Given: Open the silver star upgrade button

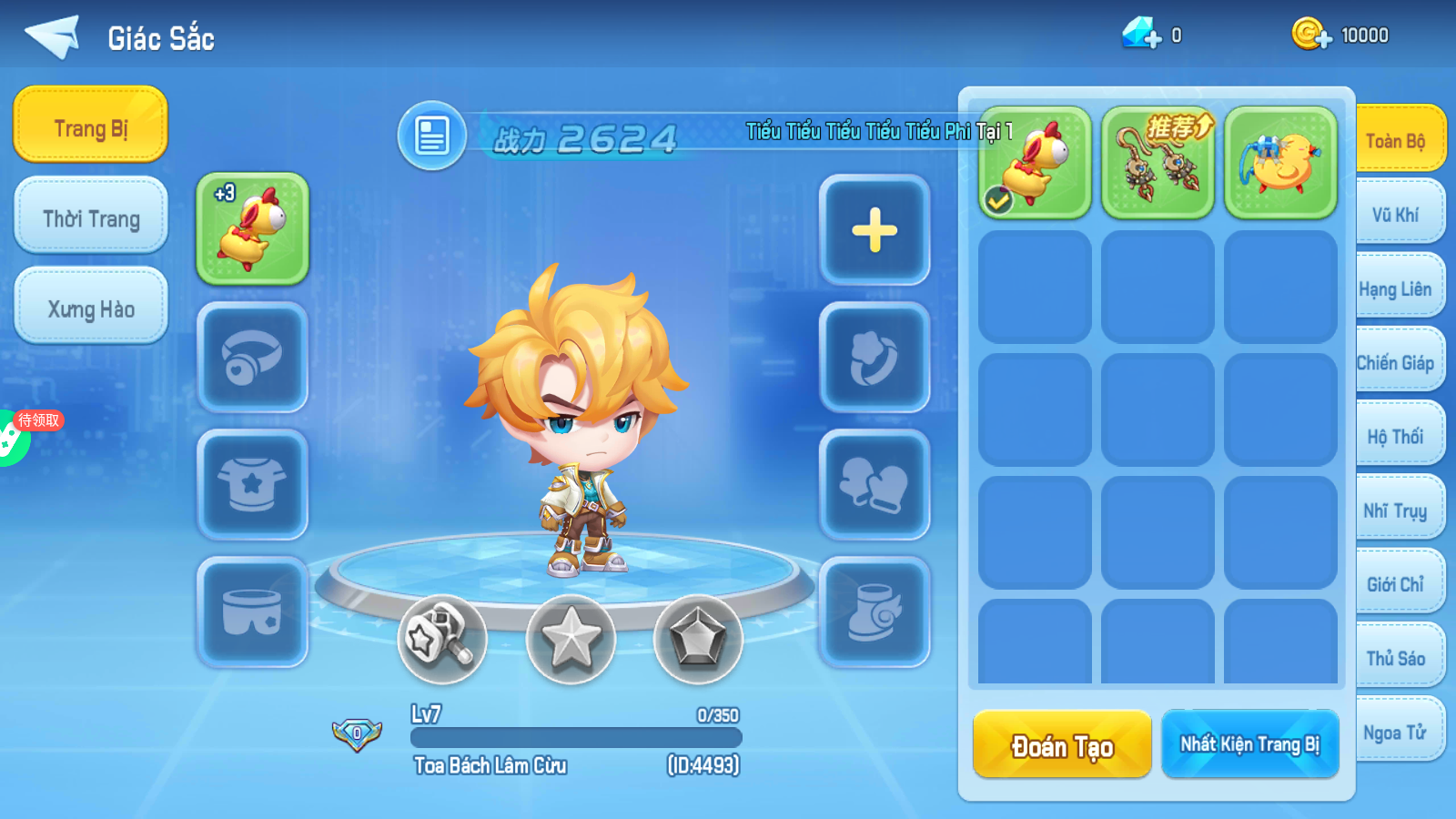Looking at the screenshot, I should [x=571, y=639].
